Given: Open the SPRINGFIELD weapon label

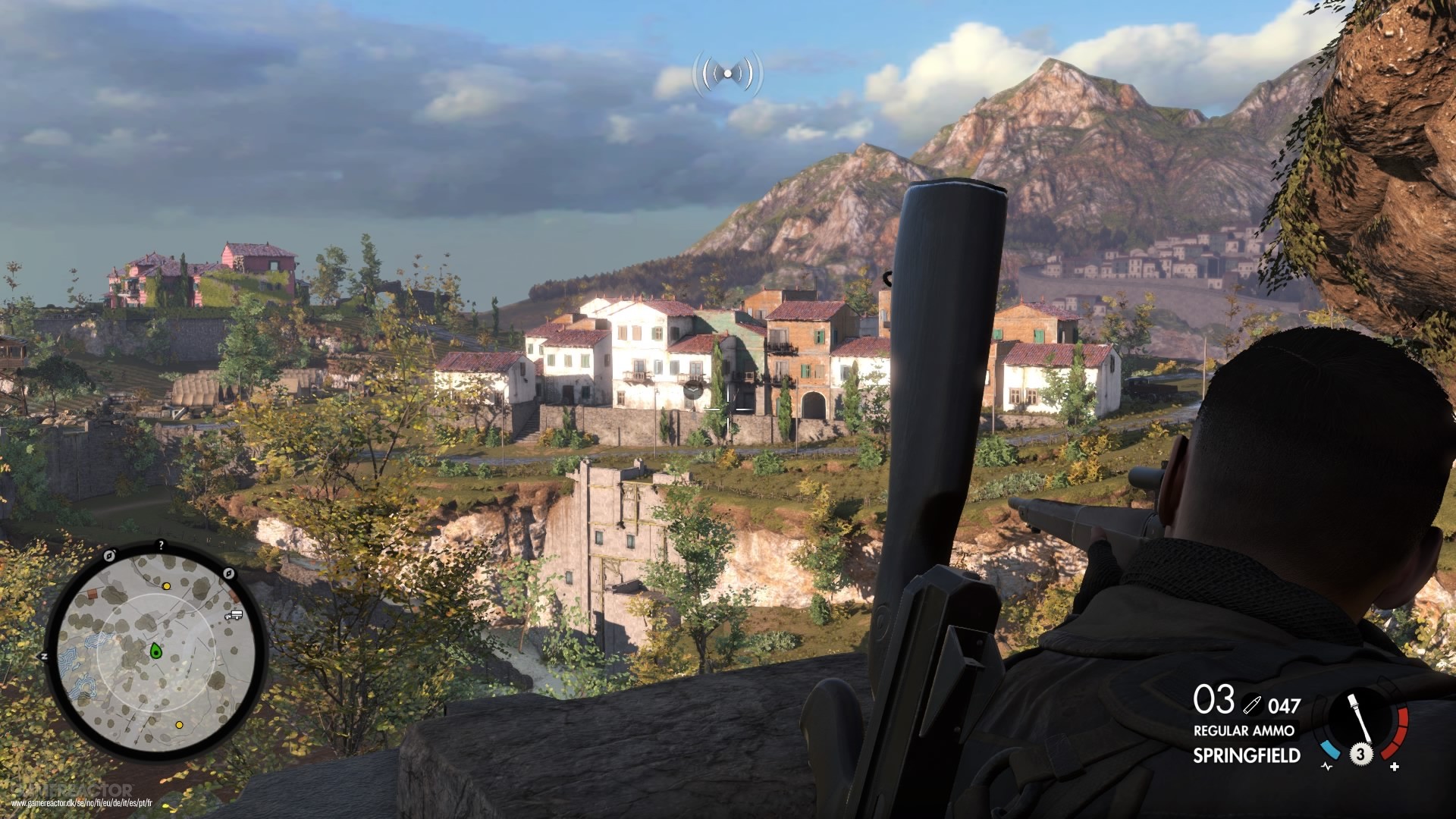Looking at the screenshot, I should click(x=1247, y=754).
